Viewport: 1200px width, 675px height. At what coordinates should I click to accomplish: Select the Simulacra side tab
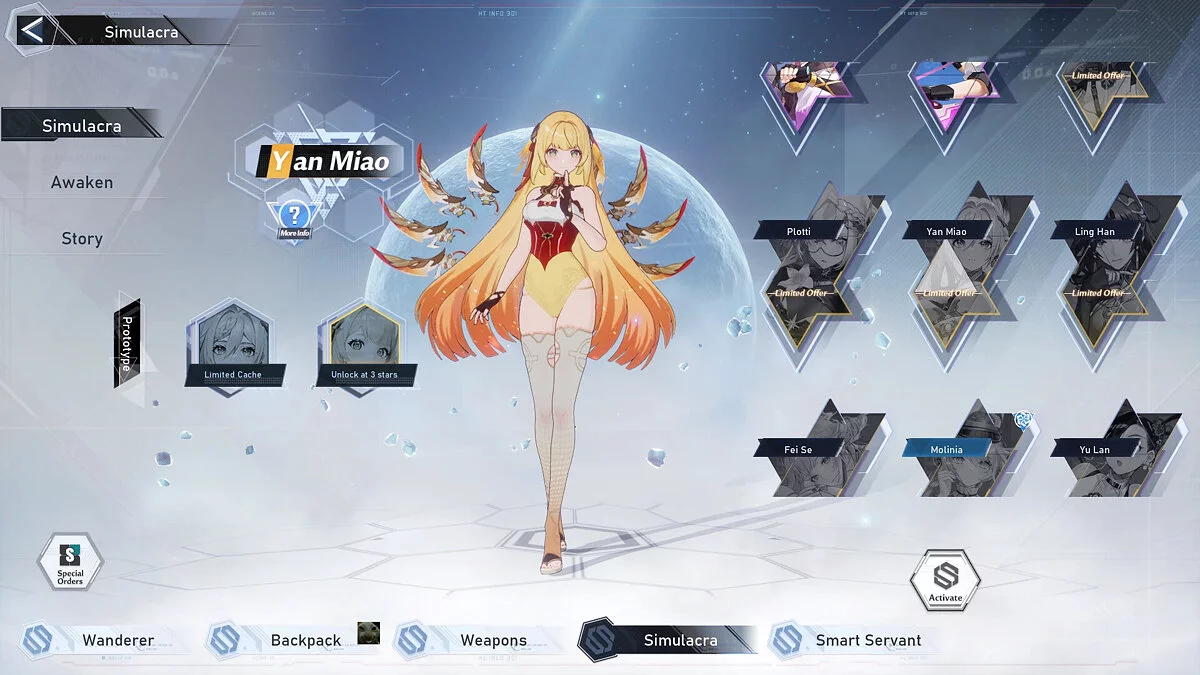82,126
